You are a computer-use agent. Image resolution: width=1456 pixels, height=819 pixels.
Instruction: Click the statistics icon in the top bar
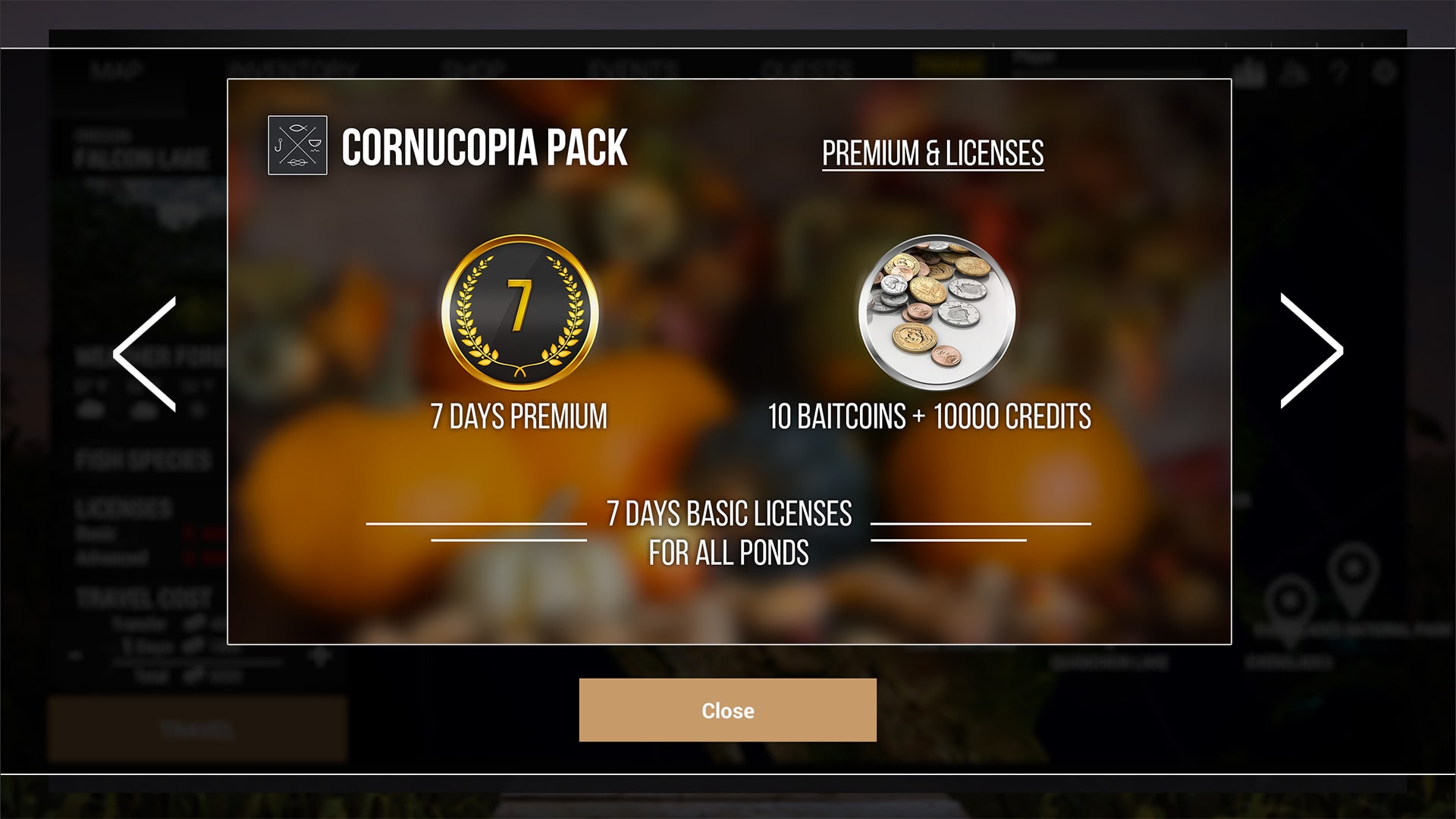(1248, 72)
